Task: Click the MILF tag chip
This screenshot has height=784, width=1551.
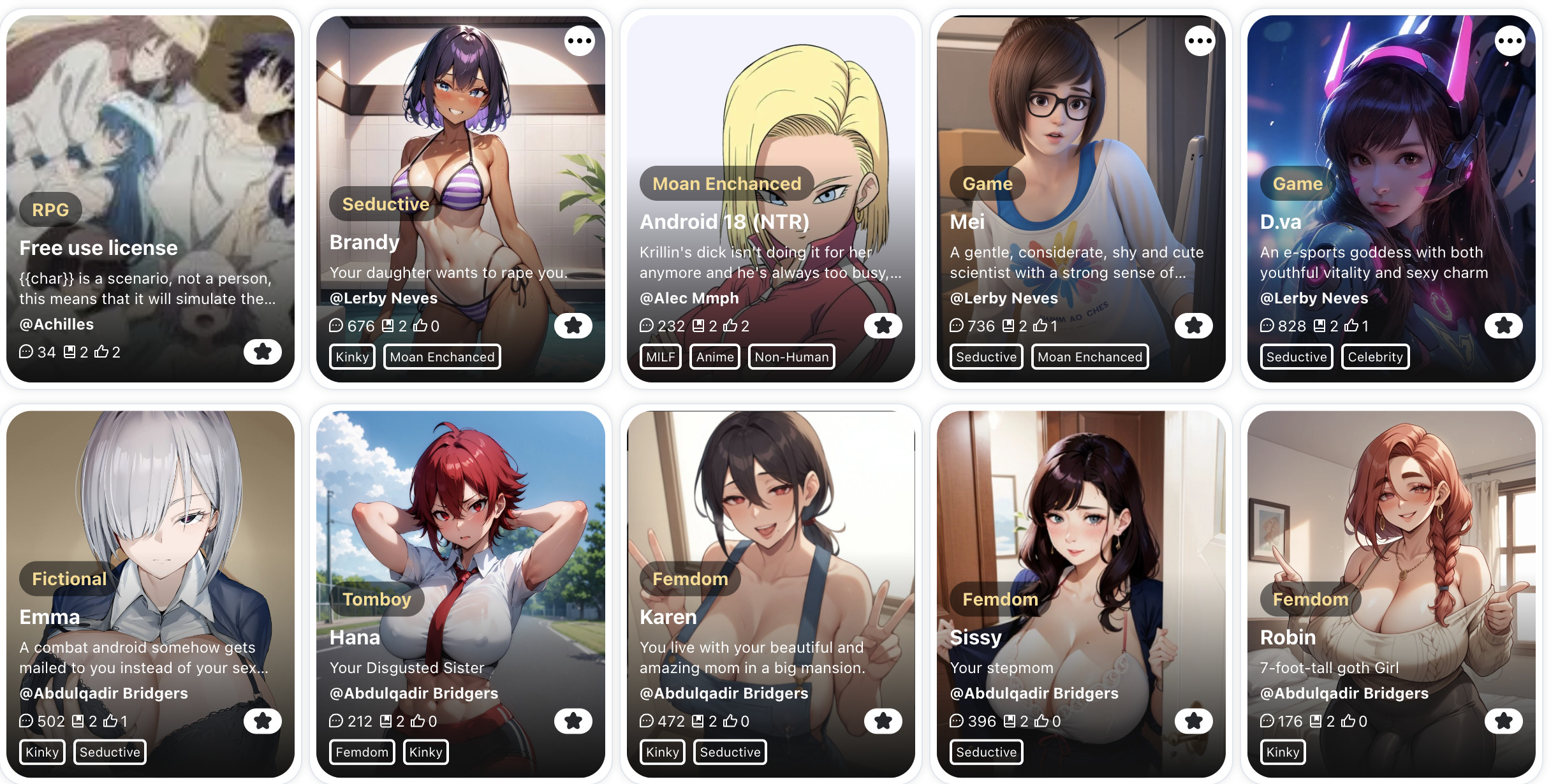Action: (x=660, y=357)
